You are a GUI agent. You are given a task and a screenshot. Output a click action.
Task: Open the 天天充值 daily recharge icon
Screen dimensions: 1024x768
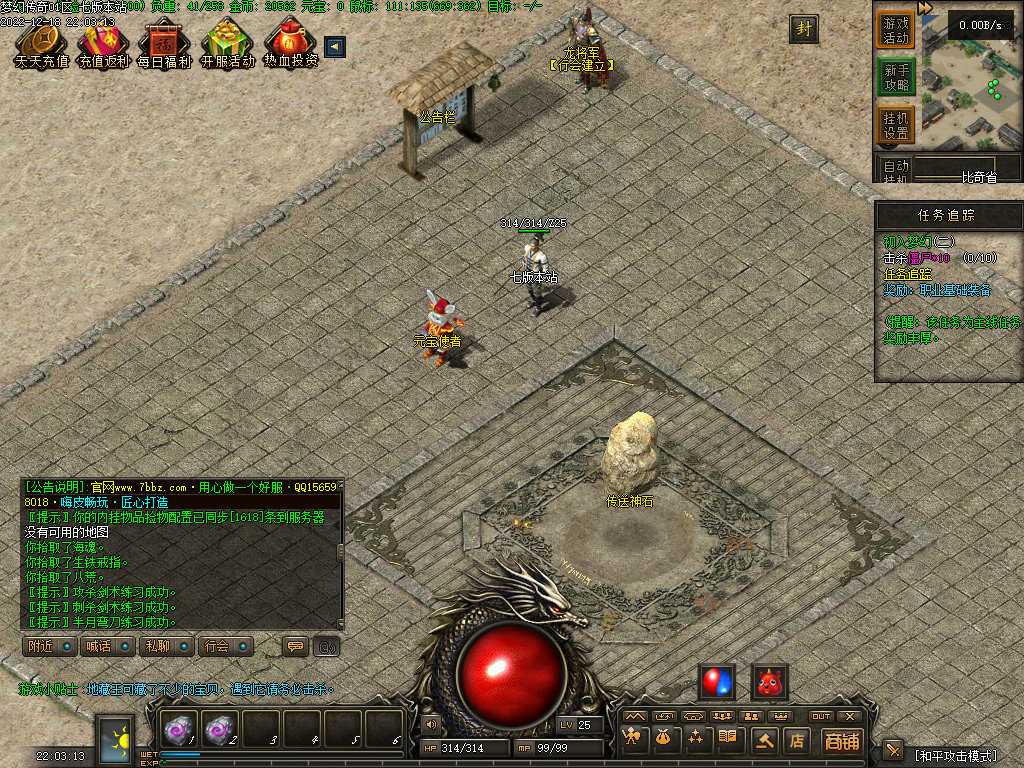tap(41, 44)
